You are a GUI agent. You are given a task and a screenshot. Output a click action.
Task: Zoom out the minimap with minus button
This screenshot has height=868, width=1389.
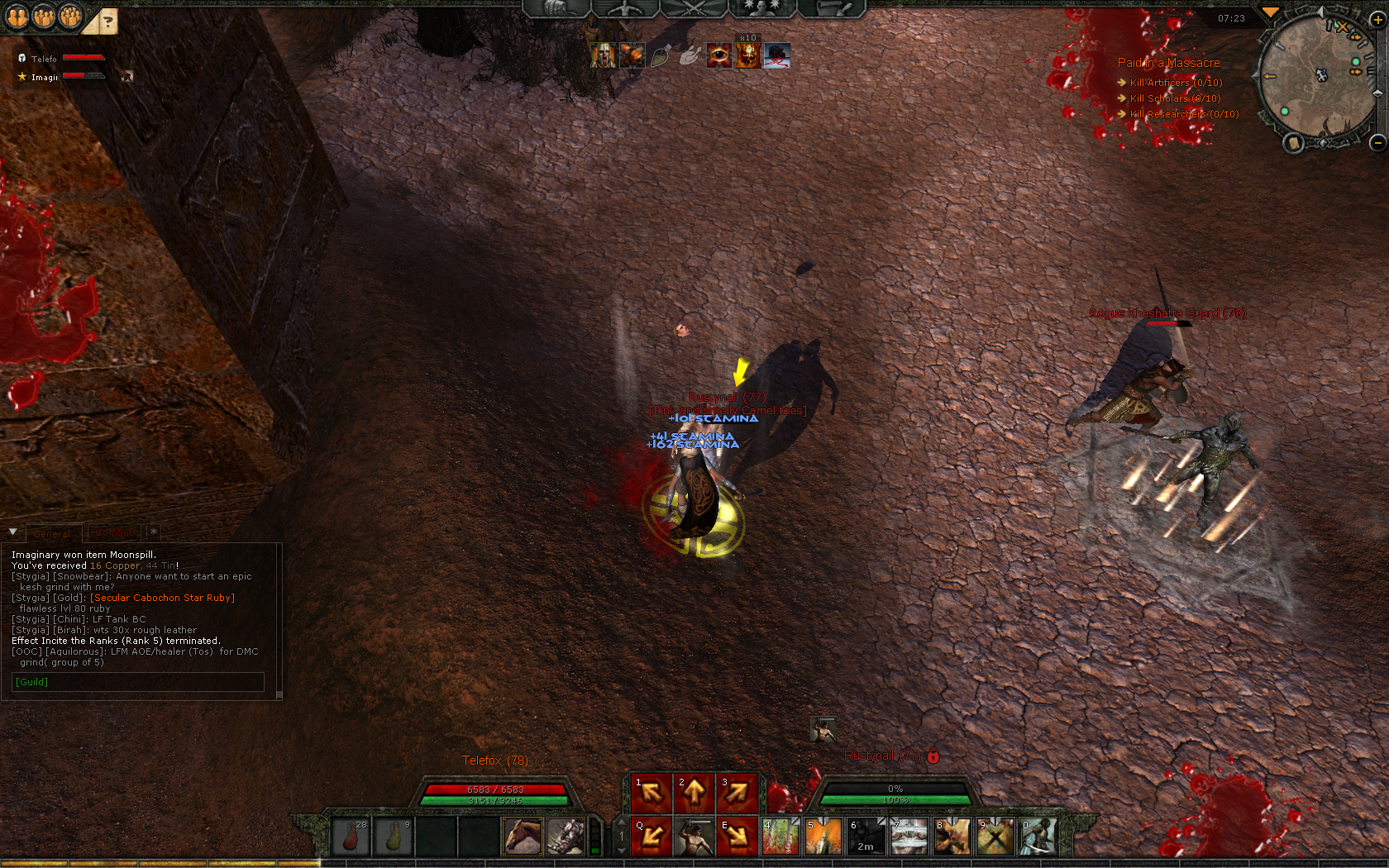[x=1377, y=143]
